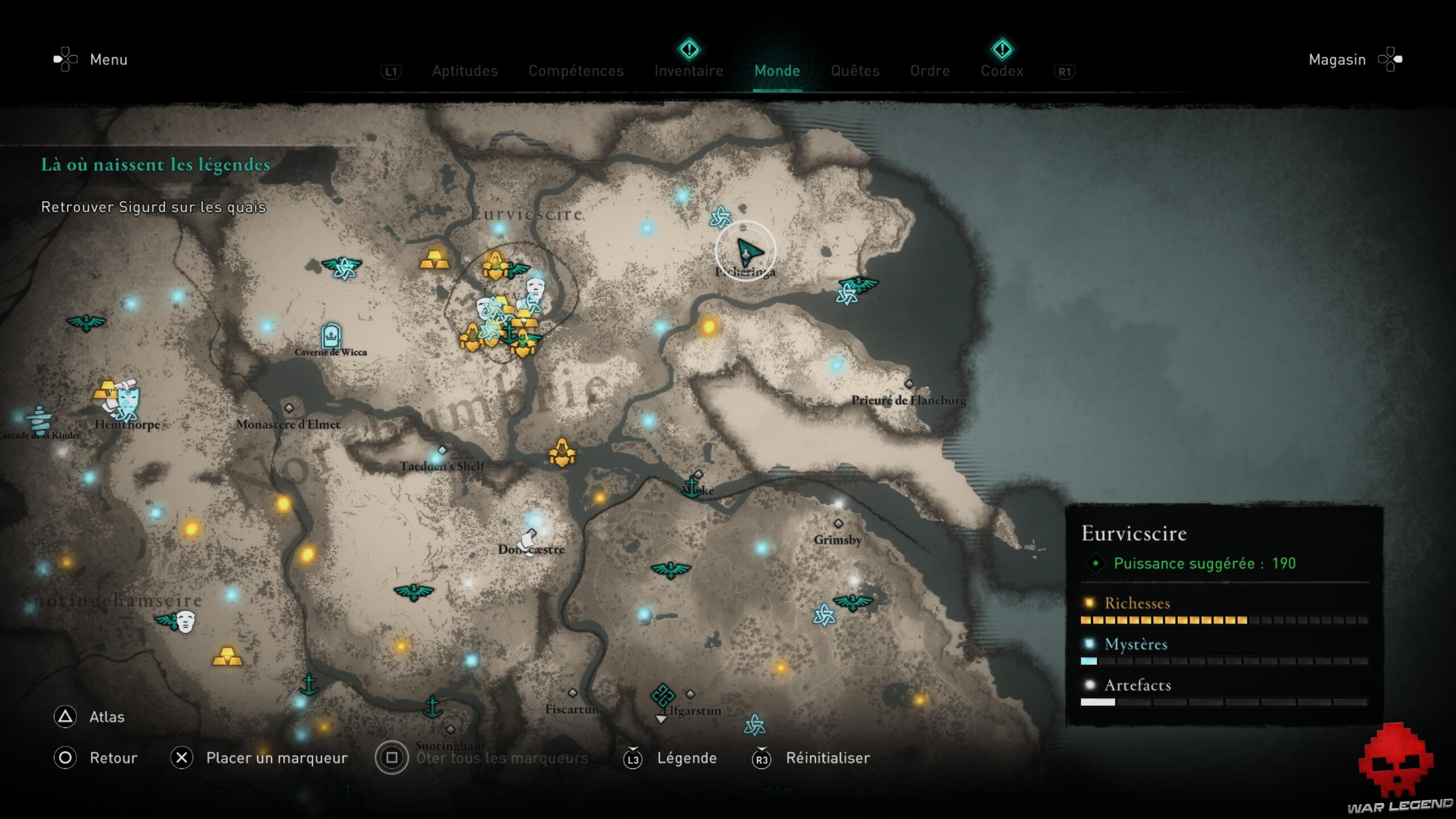
Task: Open the Compétences tab
Action: click(x=576, y=71)
